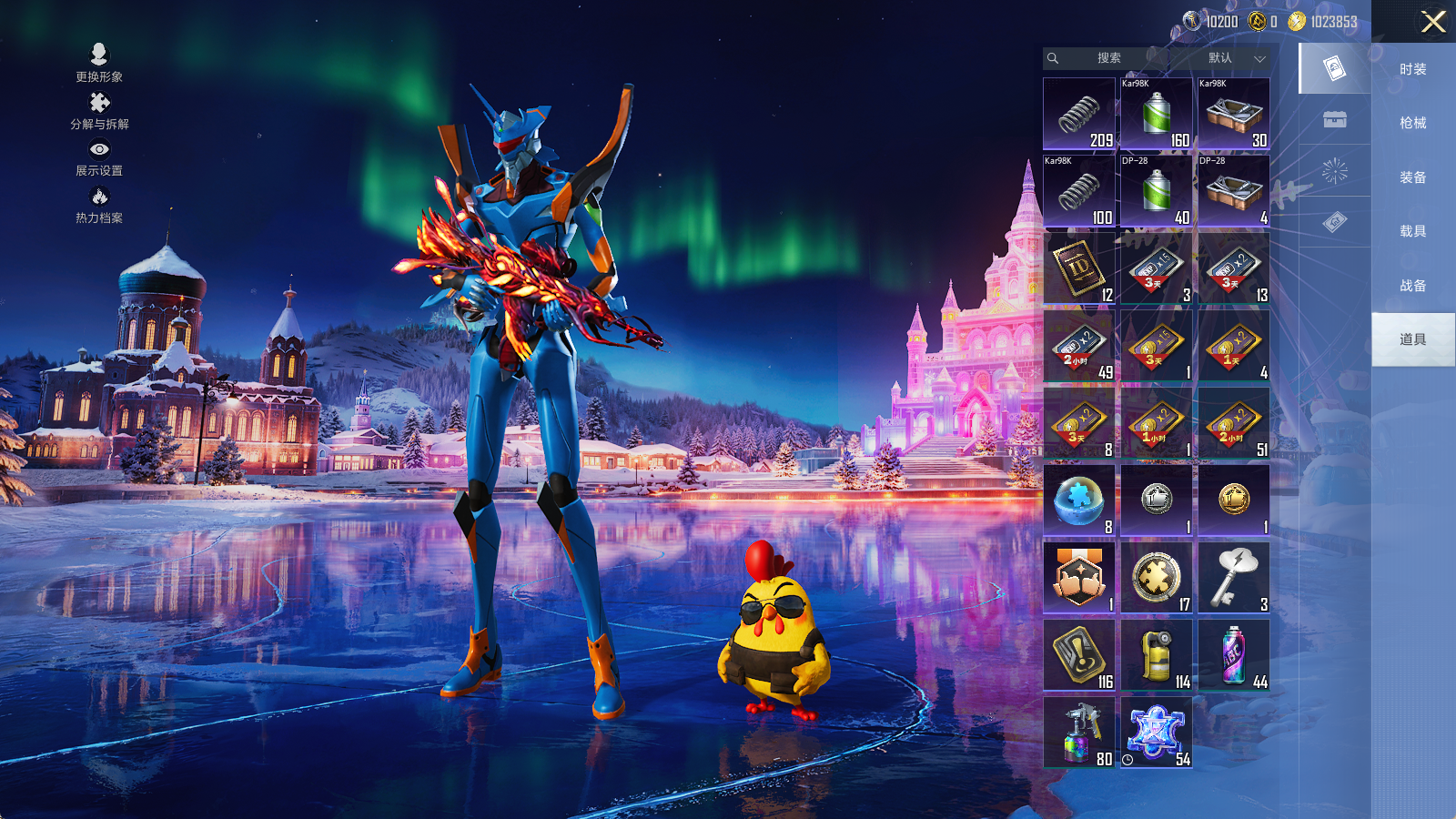Select the spray gun item slot
The width and height of the screenshot is (1456, 819).
[x=1079, y=732]
